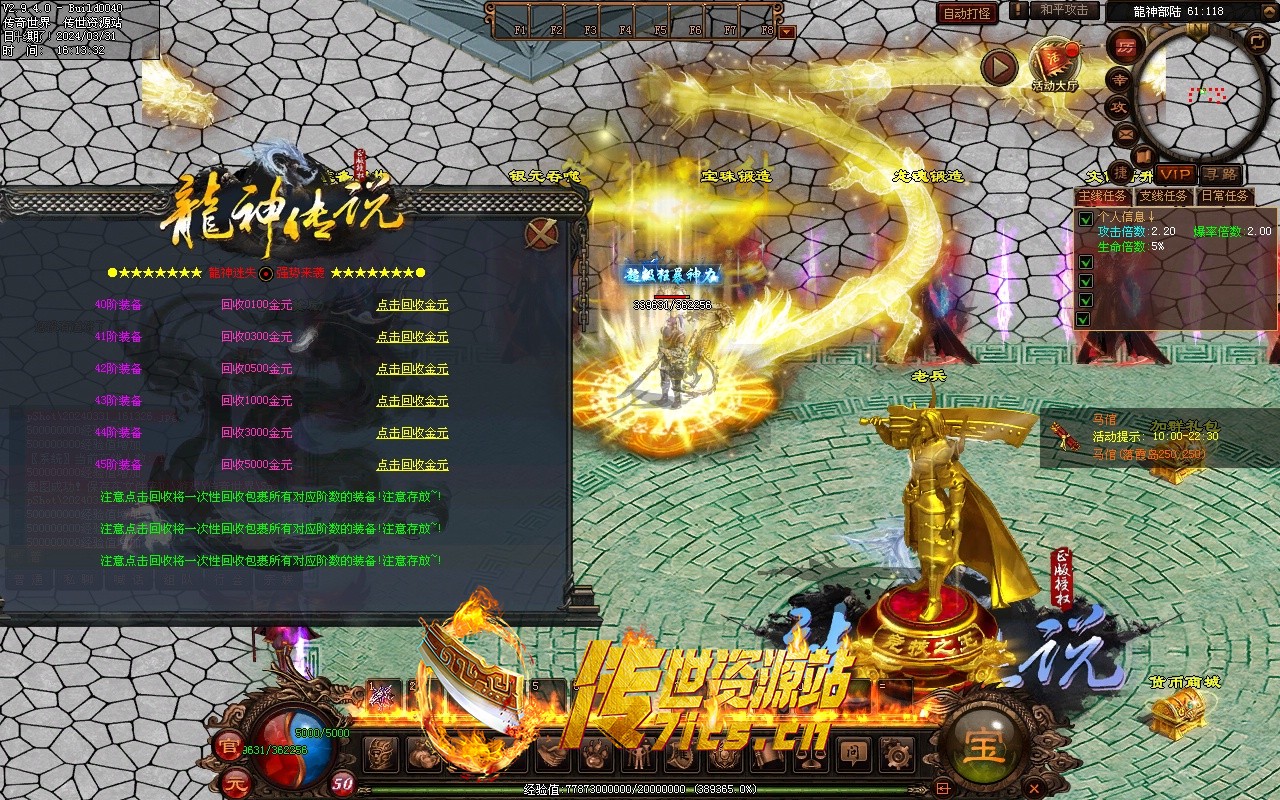Open the VIP panel
Image resolution: width=1280 pixels, height=800 pixels.
[x=1176, y=174]
